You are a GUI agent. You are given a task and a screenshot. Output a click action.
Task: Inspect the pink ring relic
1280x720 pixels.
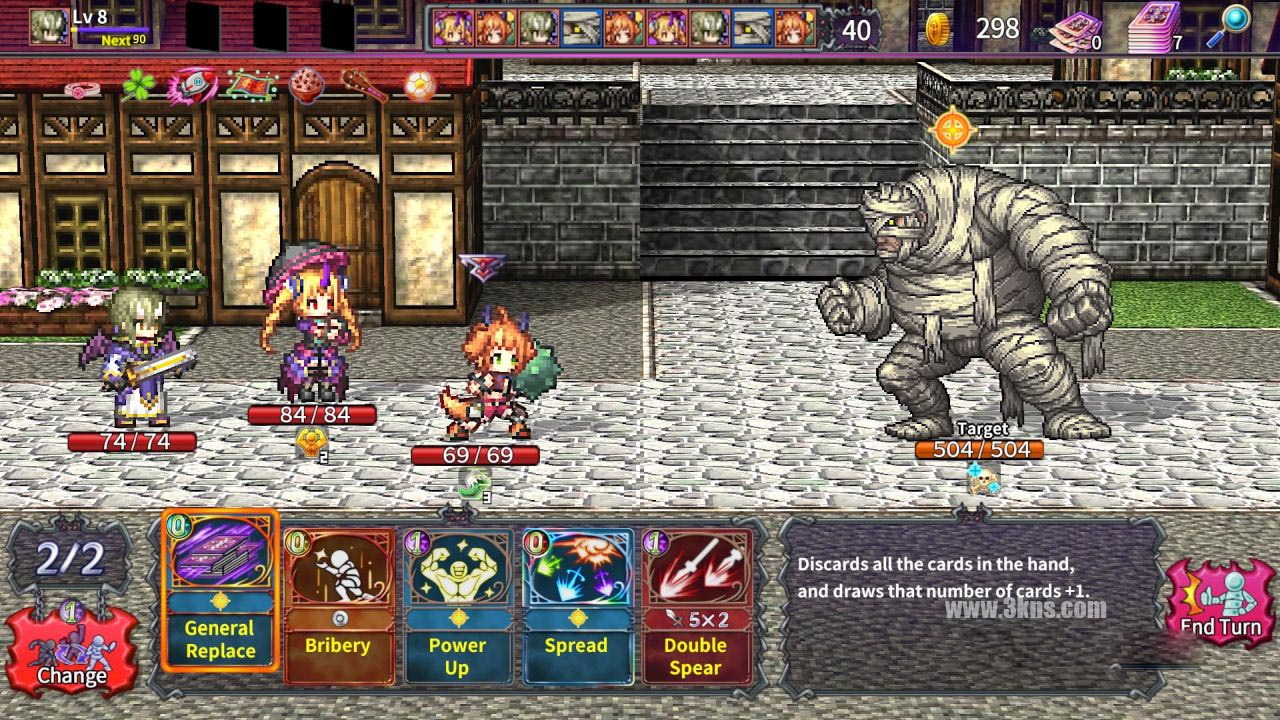coord(80,89)
